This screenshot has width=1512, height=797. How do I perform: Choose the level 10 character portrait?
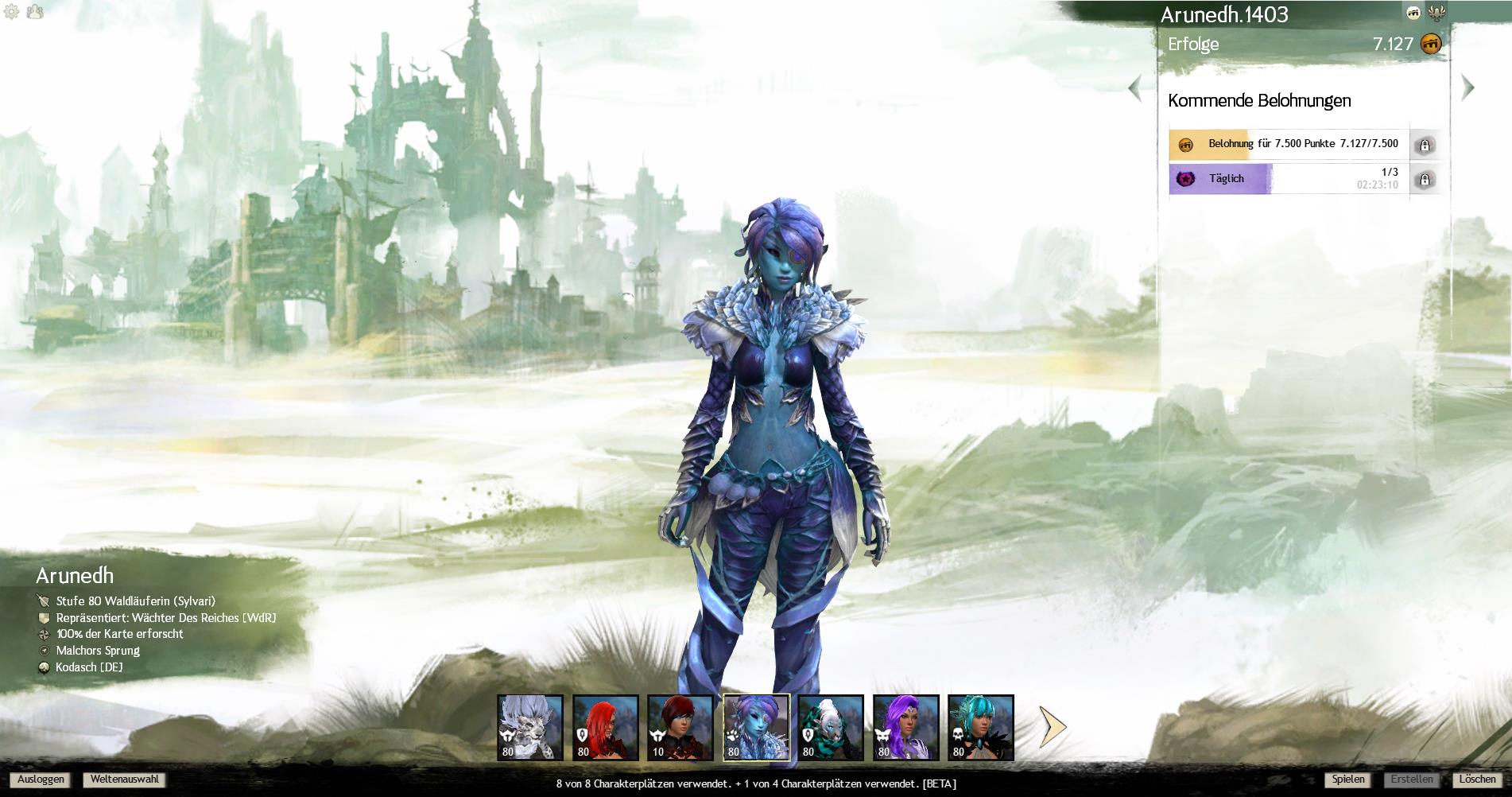point(680,727)
